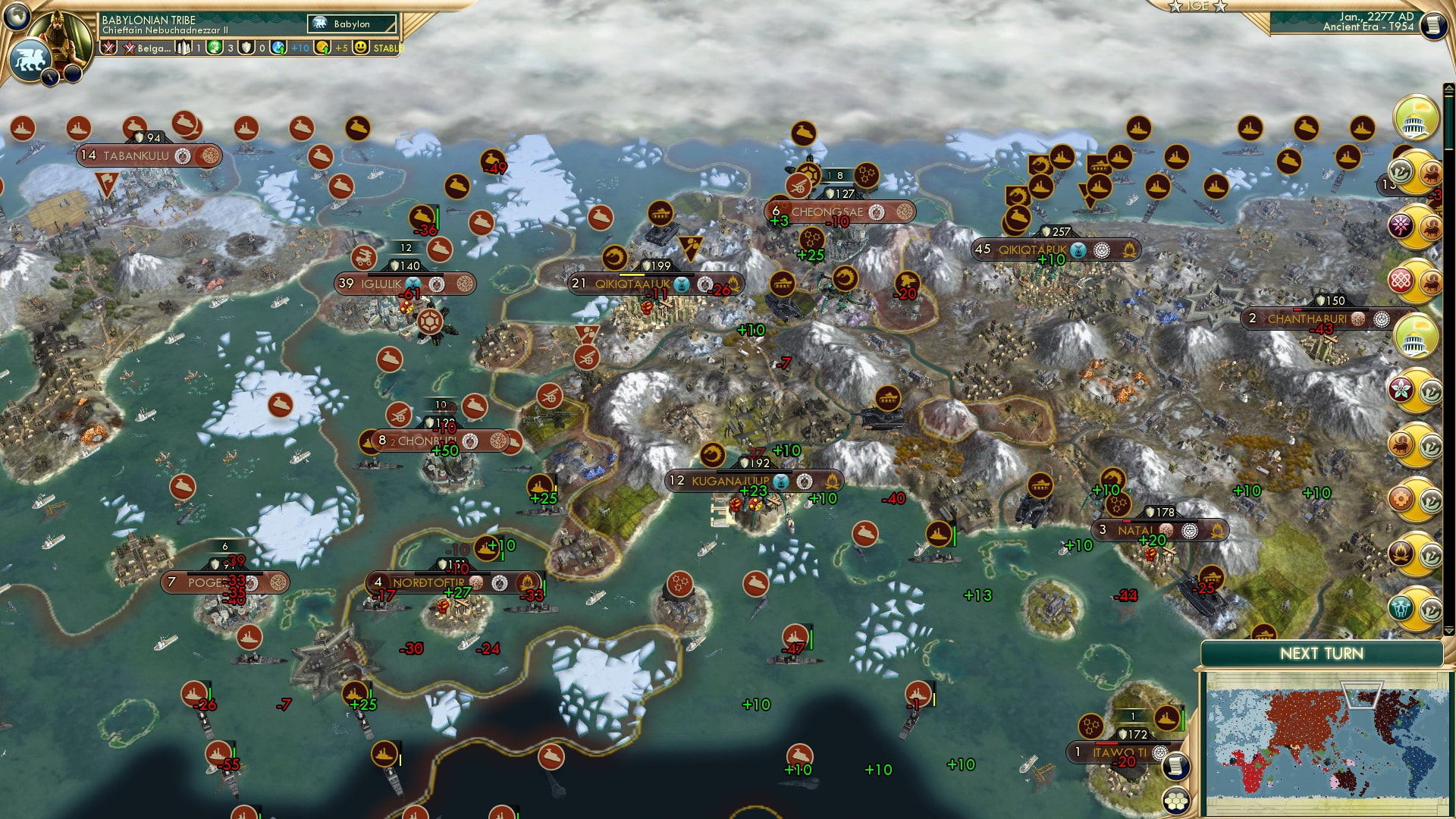Open the notification log scroll icon near minimap
This screenshot has height=819, width=1456.
pyautogui.click(x=1174, y=767)
